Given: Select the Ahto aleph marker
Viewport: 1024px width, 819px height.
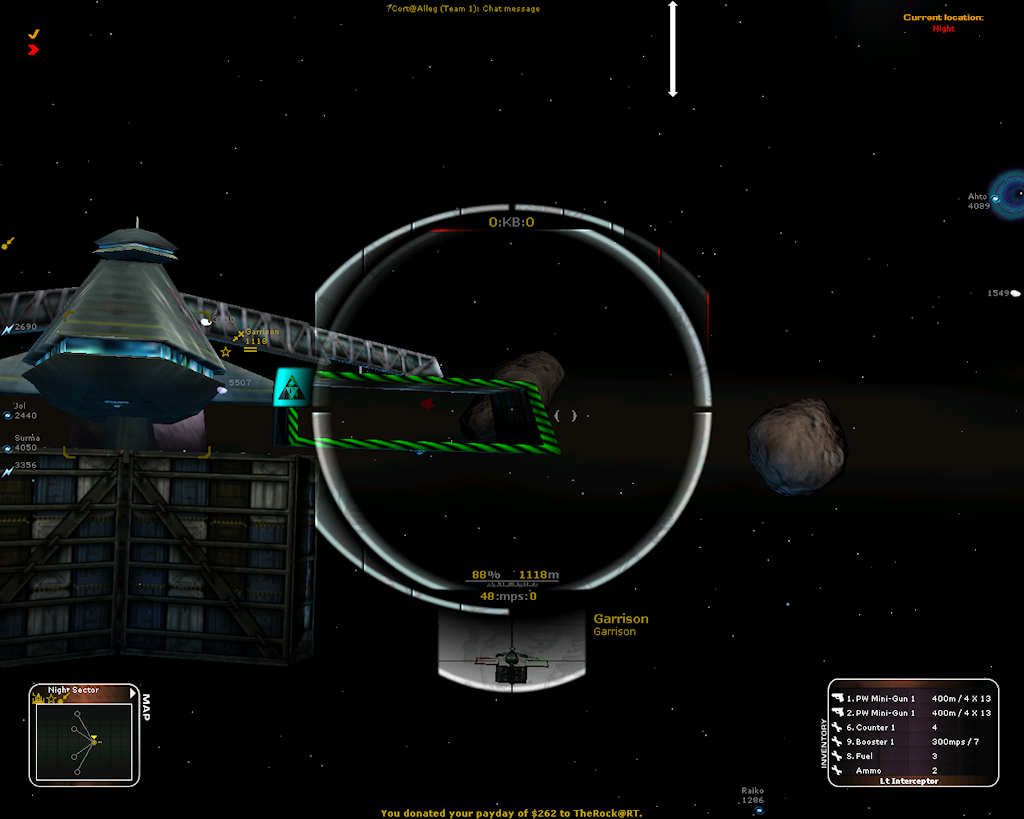Looking at the screenshot, I should [x=996, y=200].
